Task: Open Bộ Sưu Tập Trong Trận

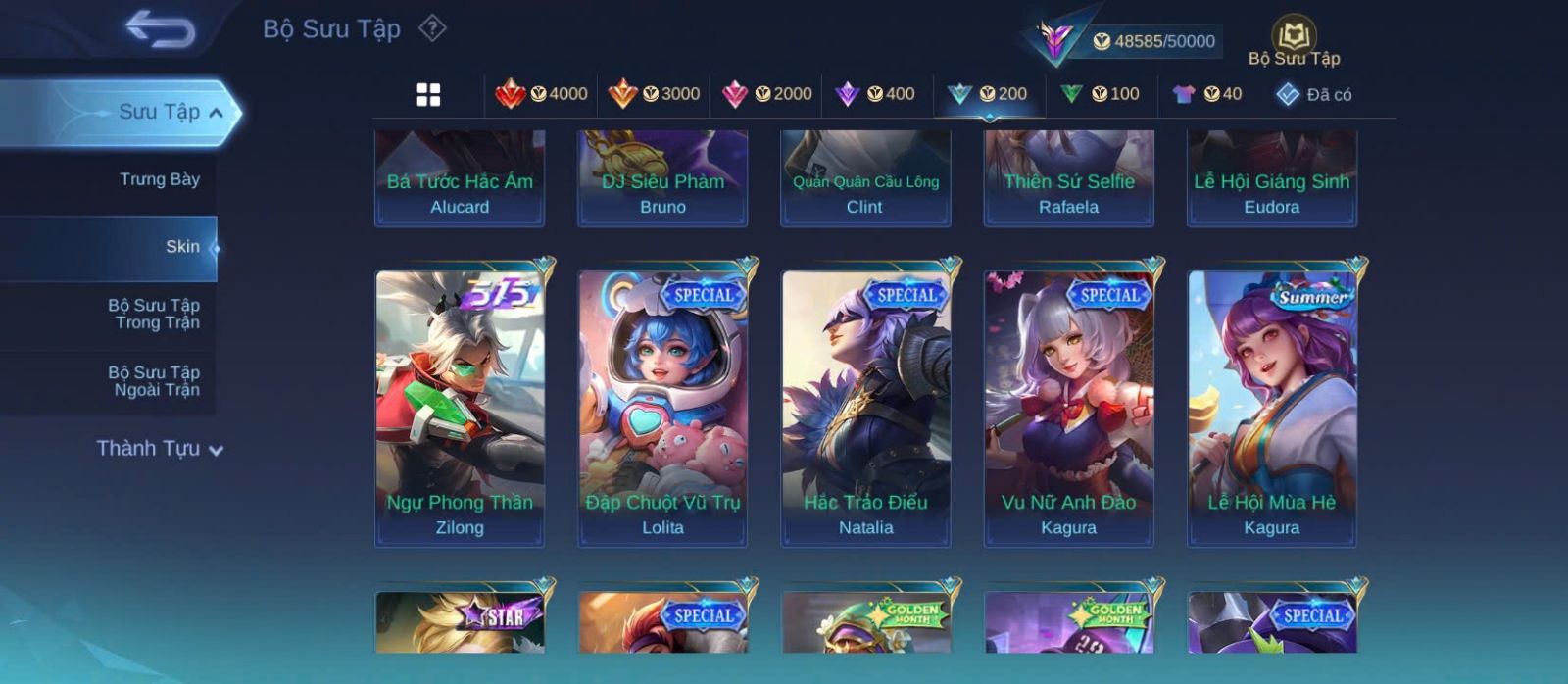Action: point(155,315)
